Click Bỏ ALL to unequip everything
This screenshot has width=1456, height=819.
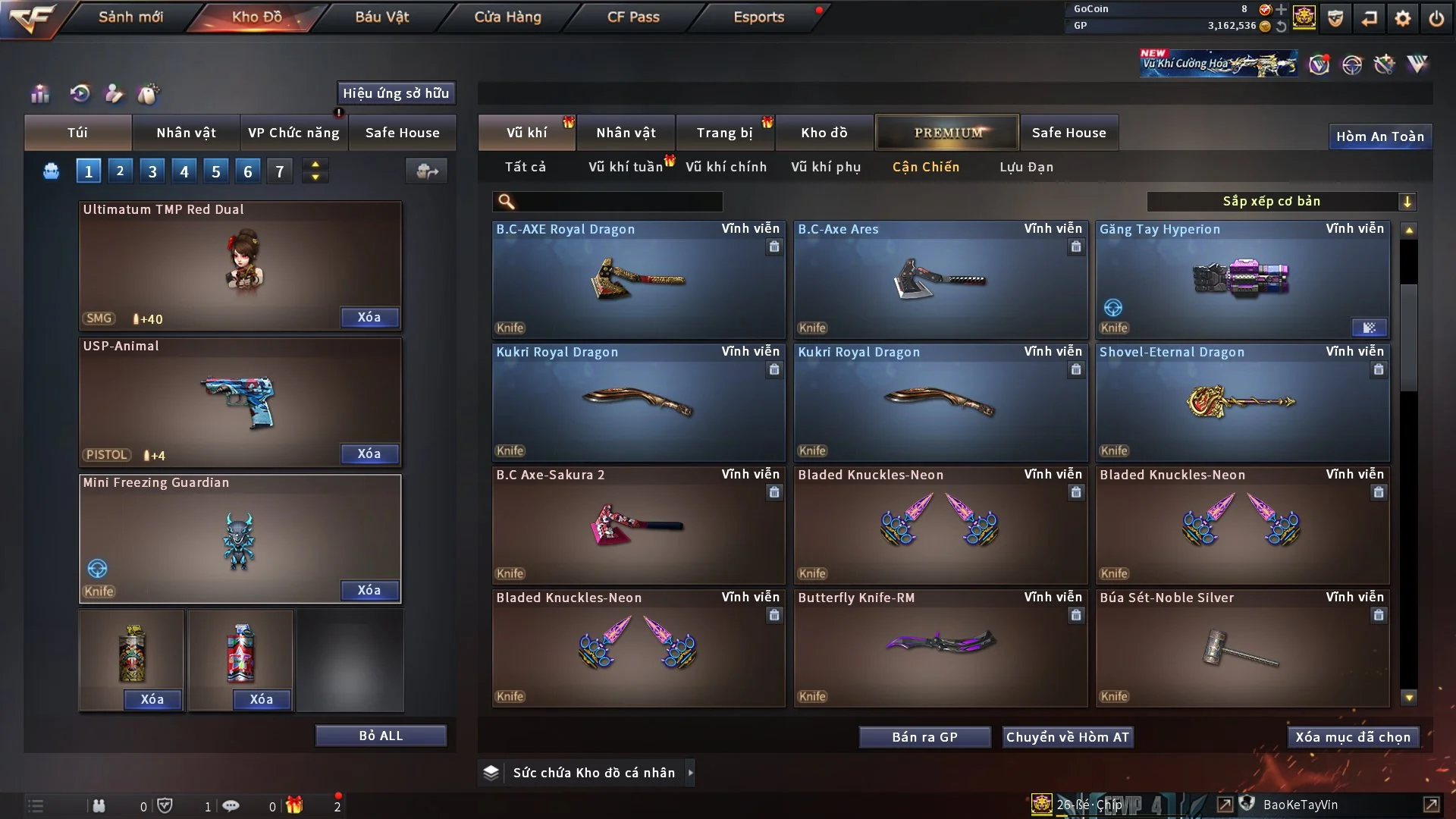pos(381,736)
